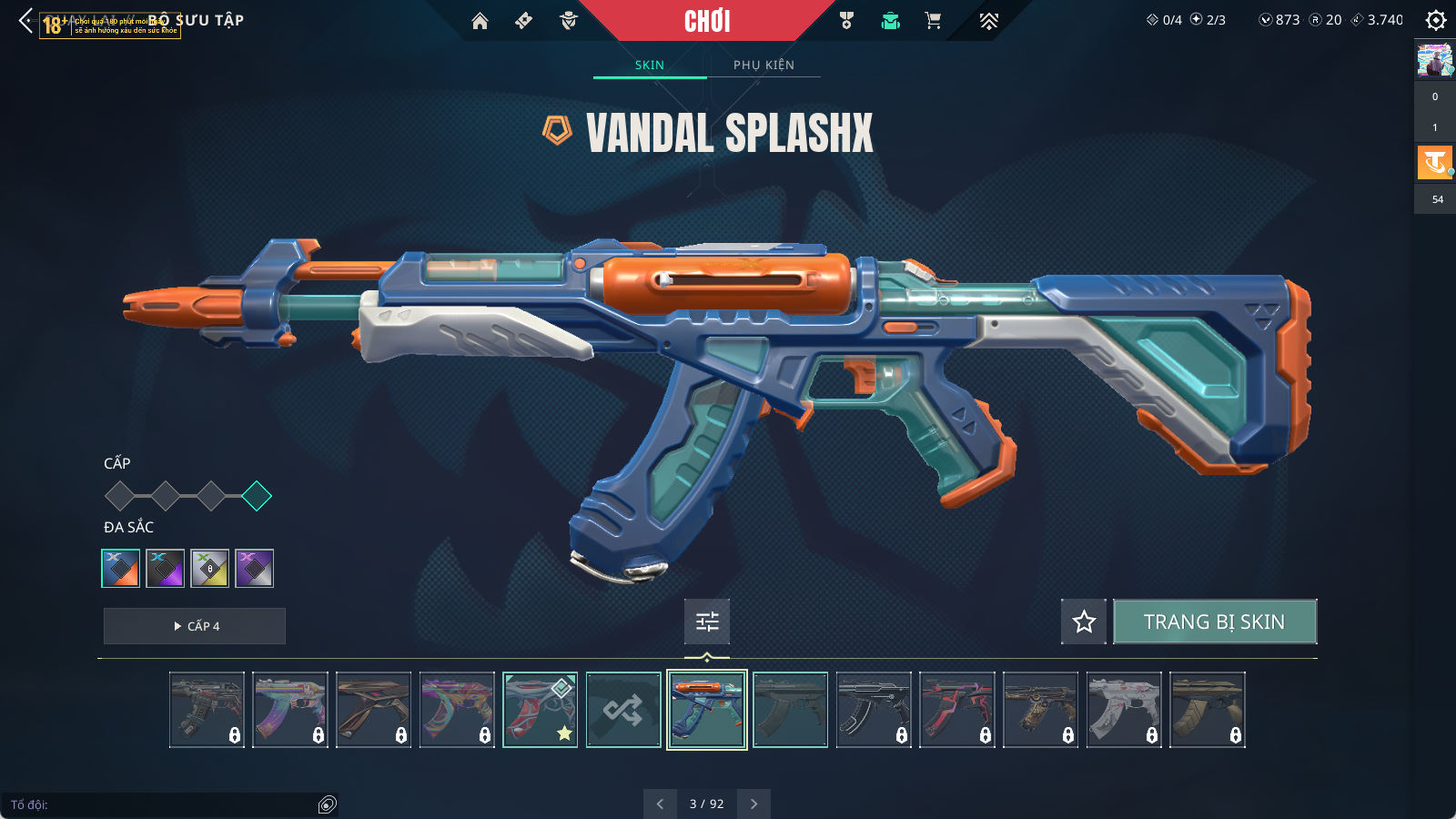This screenshot has height=819, width=1456.
Task: Open the settings gear
Action: 1435,20
